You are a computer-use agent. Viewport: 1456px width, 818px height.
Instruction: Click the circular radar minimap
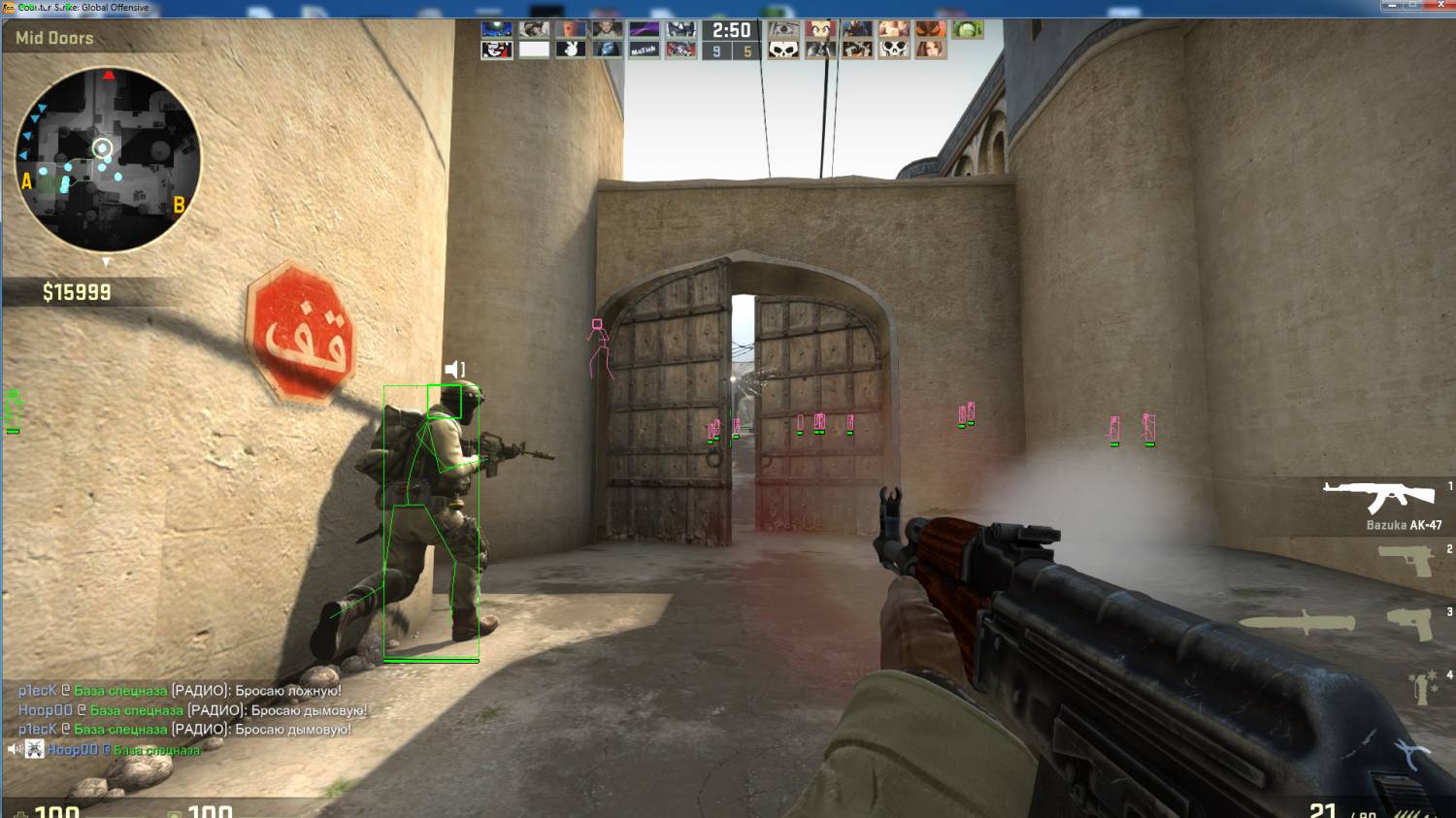point(108,158)
